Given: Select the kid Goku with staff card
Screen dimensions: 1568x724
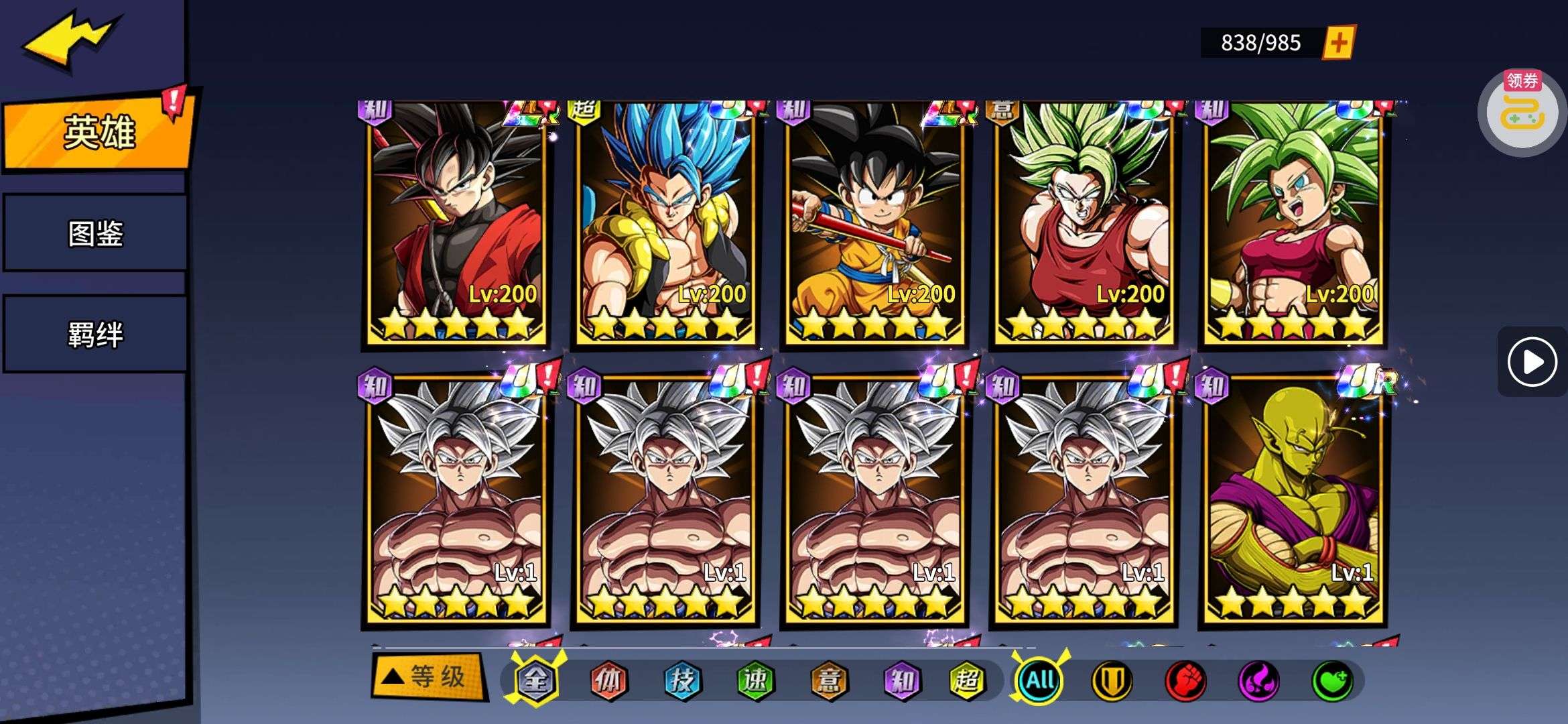Looking at the screenshot, I should pos(874,225).
